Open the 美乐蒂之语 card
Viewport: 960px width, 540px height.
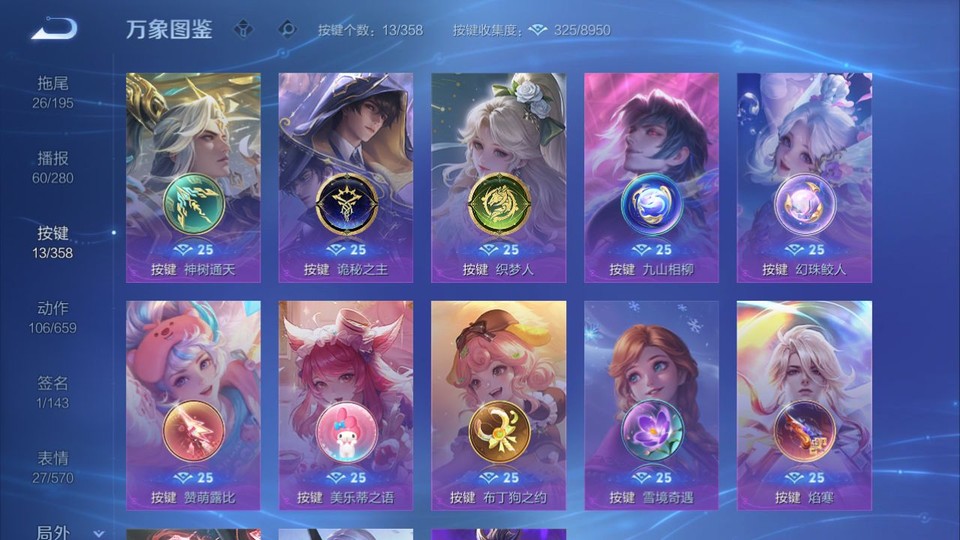pyautogui.click(x=346, y=405)
